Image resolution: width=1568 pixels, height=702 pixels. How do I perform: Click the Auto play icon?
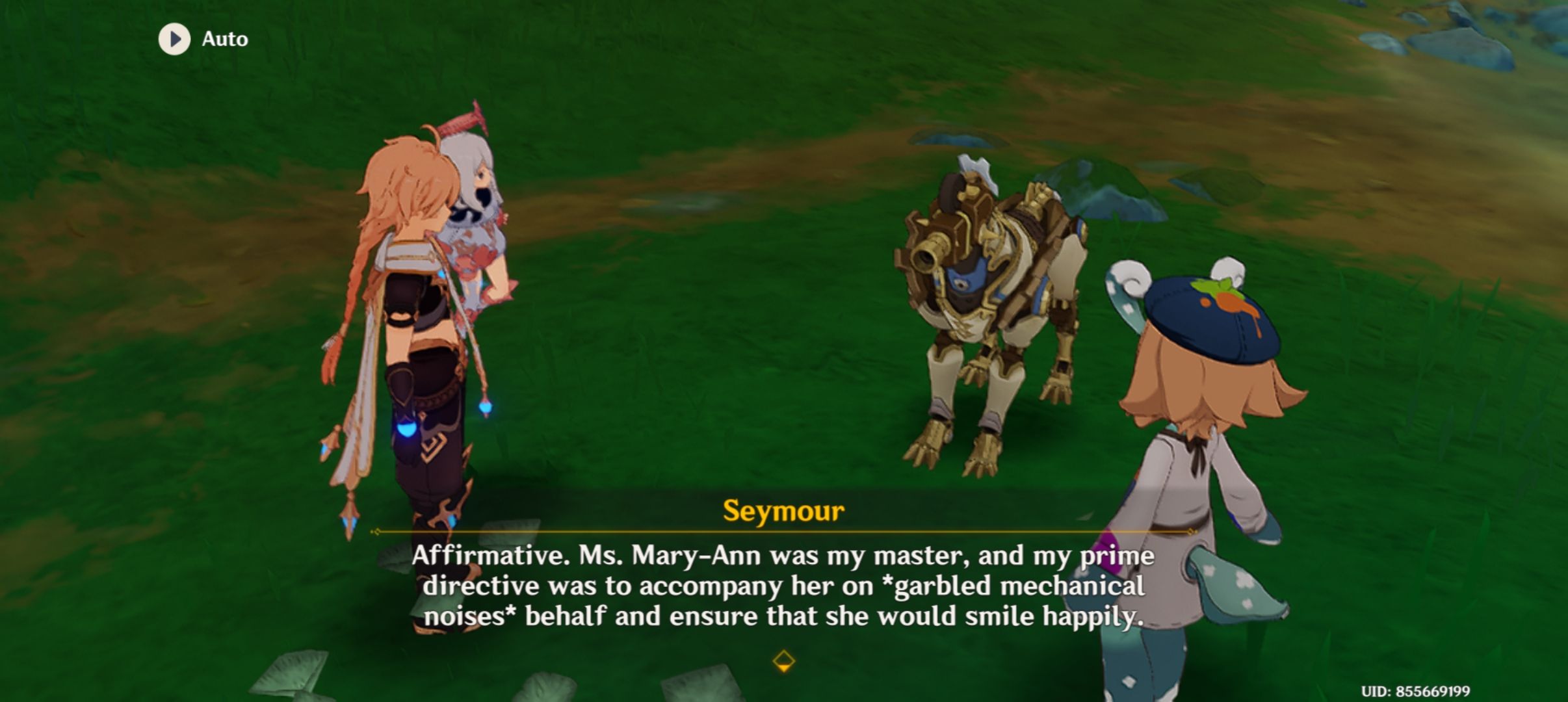(173, 38)
